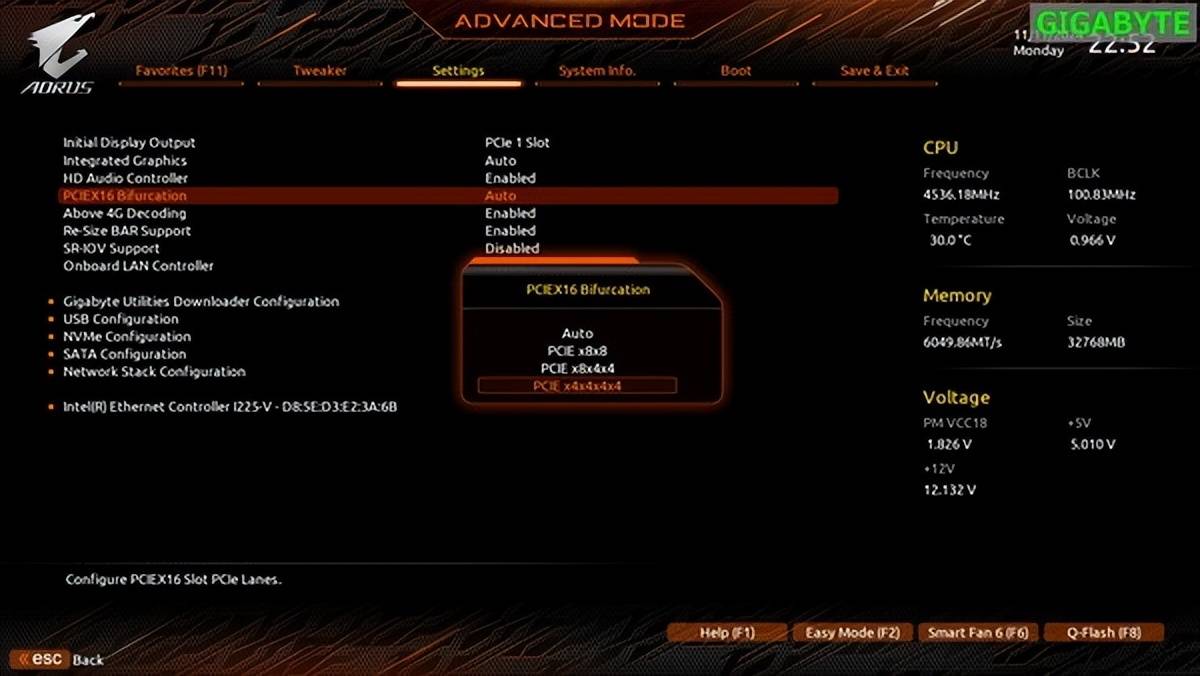Toggle the HD Audio Controller setting
The height and width of the screenshot is (676, 1200).
[126, 178]
